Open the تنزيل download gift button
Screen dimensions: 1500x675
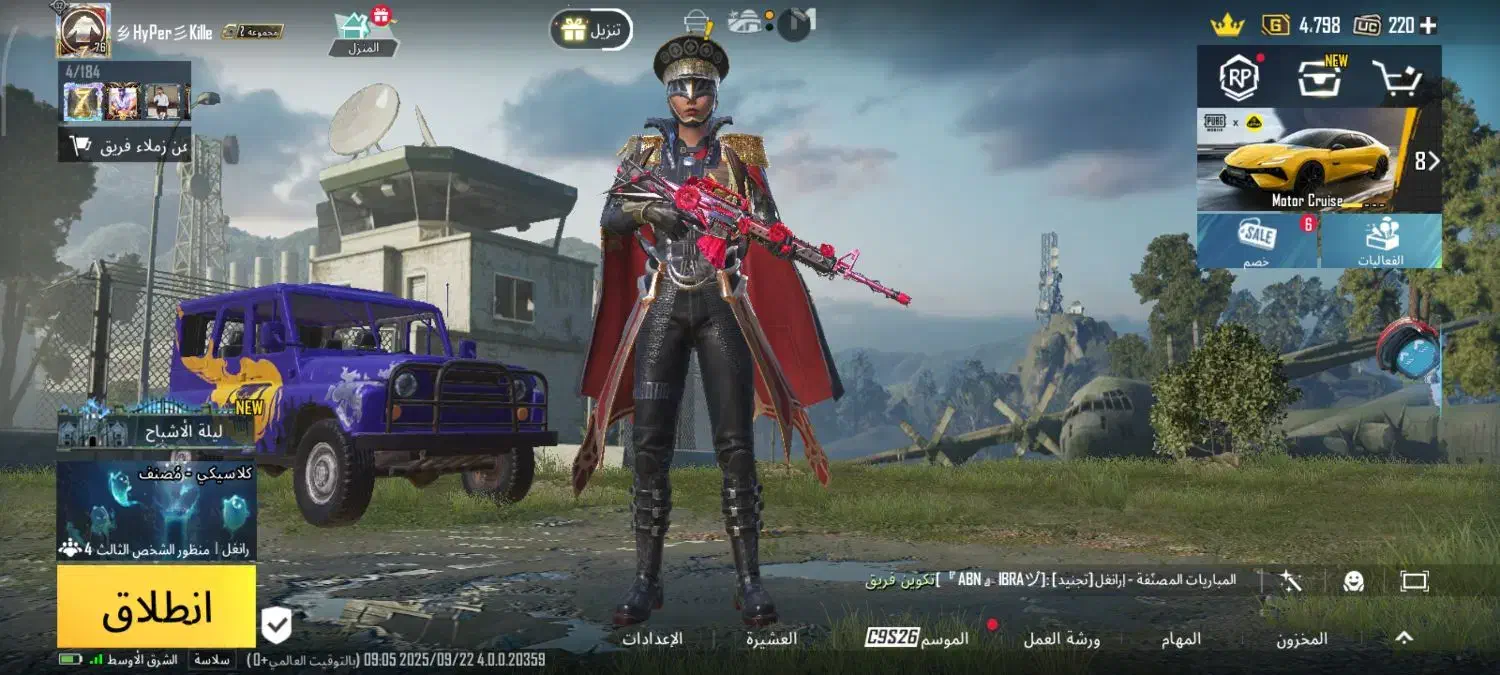tap(591, 30)
